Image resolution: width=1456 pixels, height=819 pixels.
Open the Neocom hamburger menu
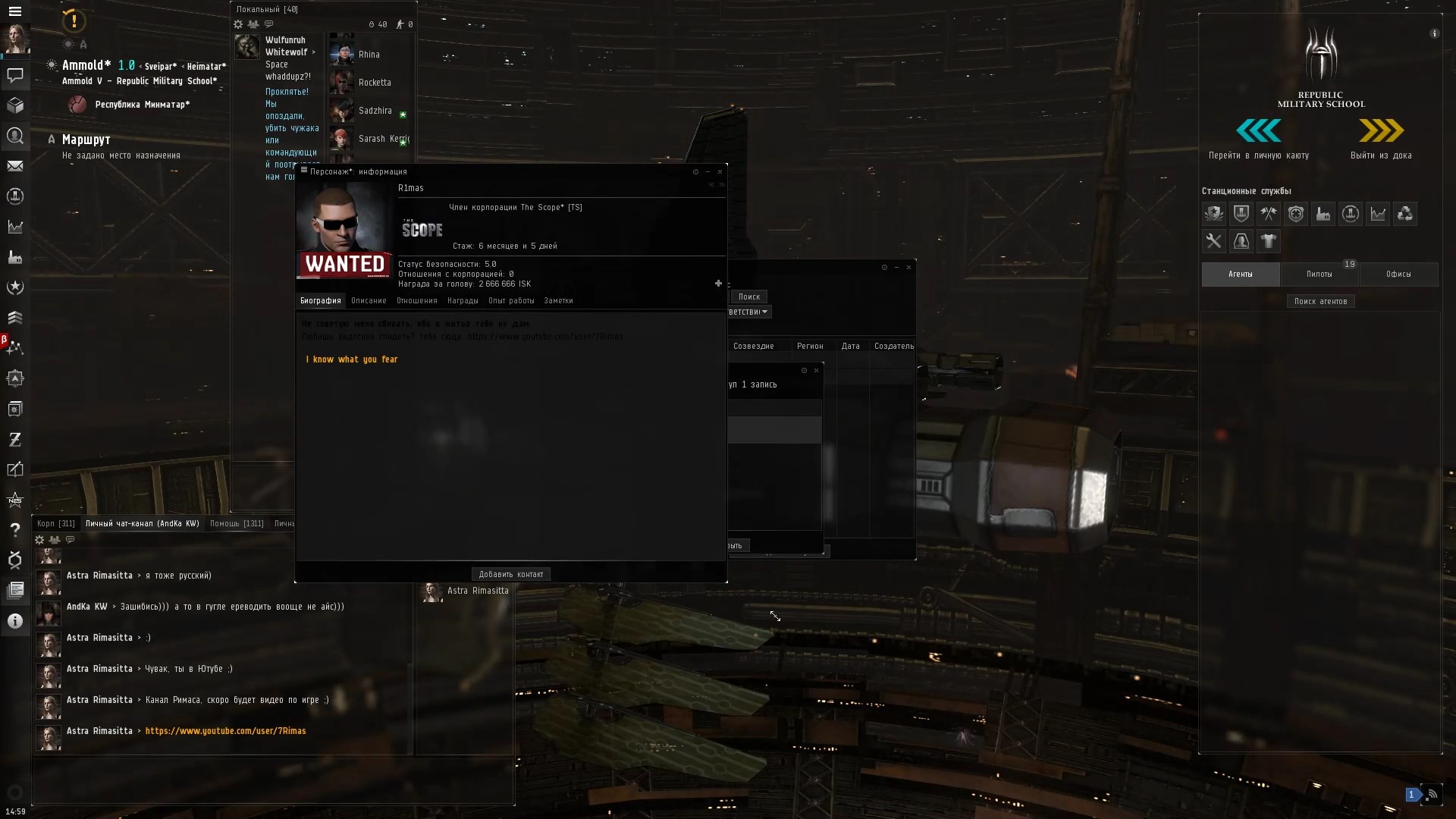click(x=15, y=11)
